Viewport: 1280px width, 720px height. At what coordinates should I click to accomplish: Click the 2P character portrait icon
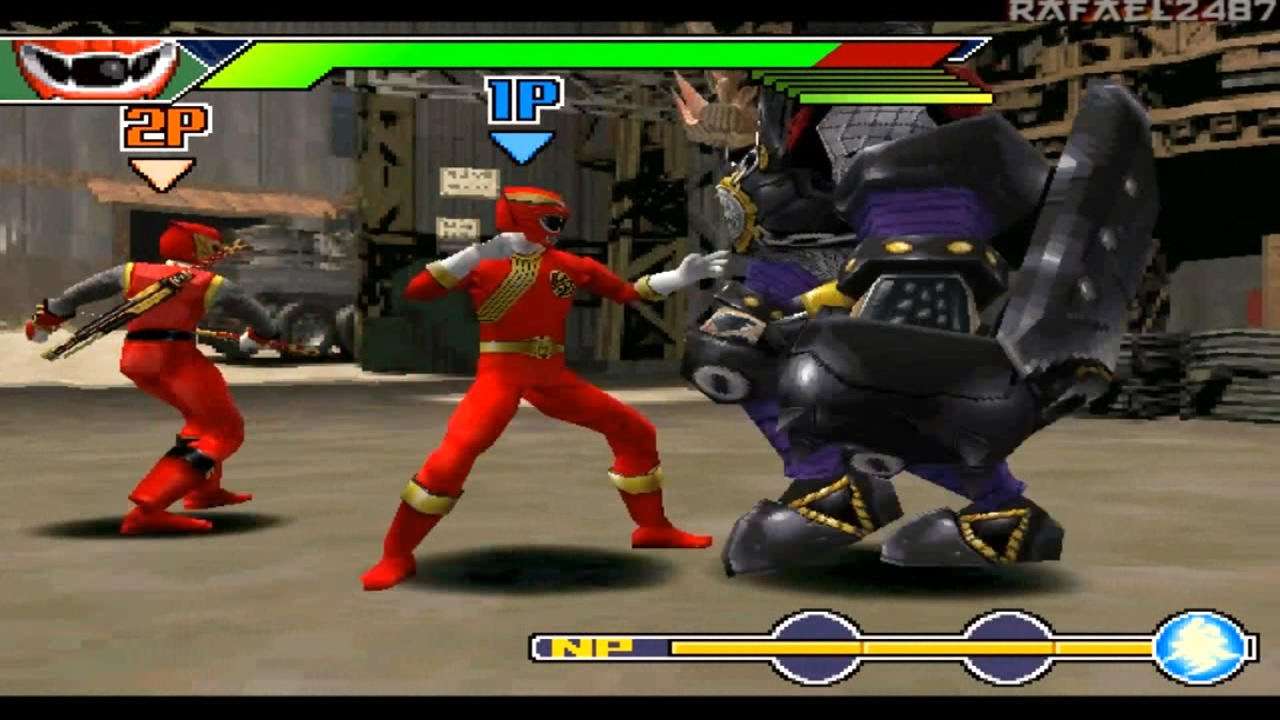(x=95, y=66)
